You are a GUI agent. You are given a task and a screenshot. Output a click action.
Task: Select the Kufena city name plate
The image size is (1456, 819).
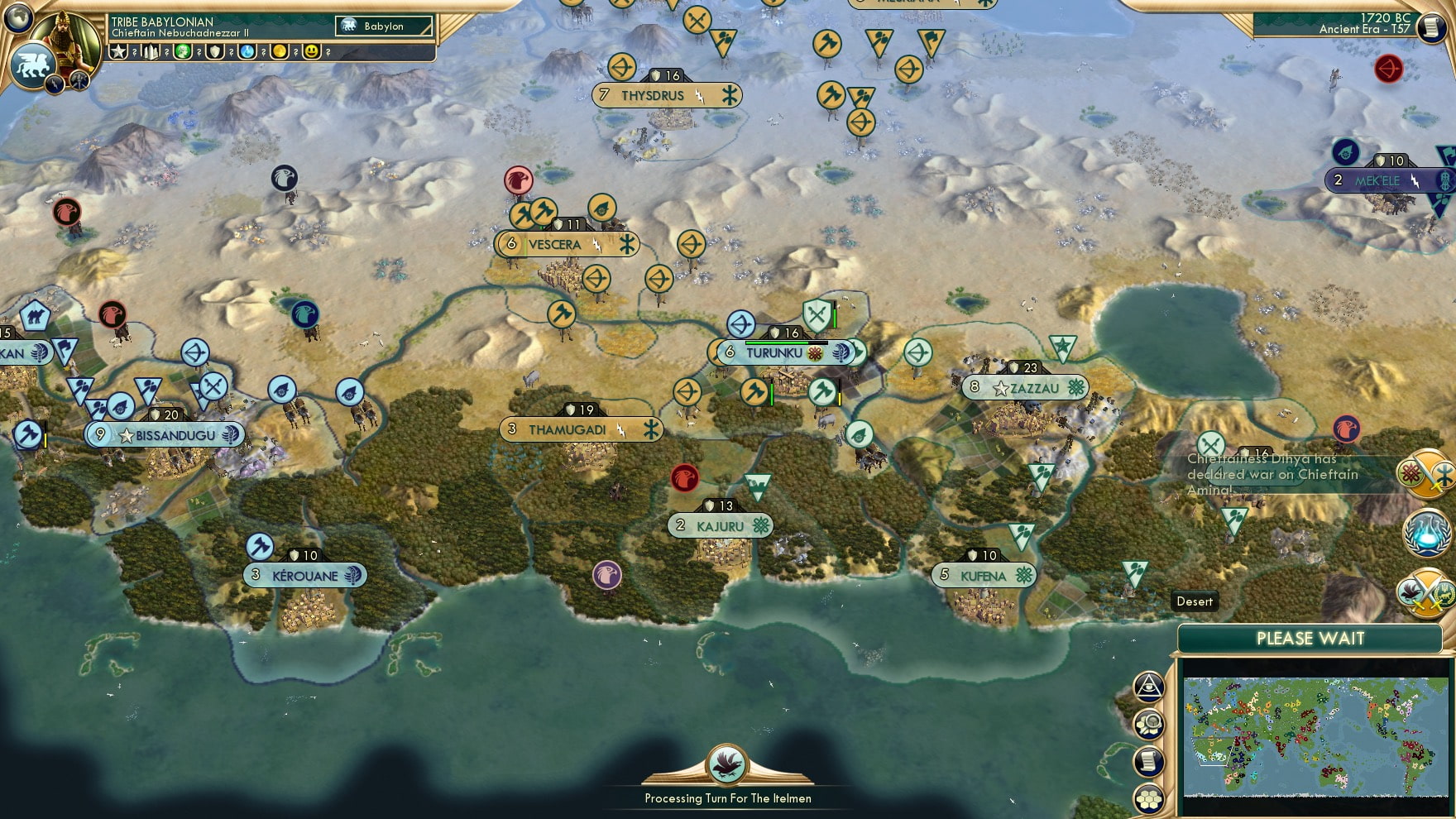tap(984, 574)
